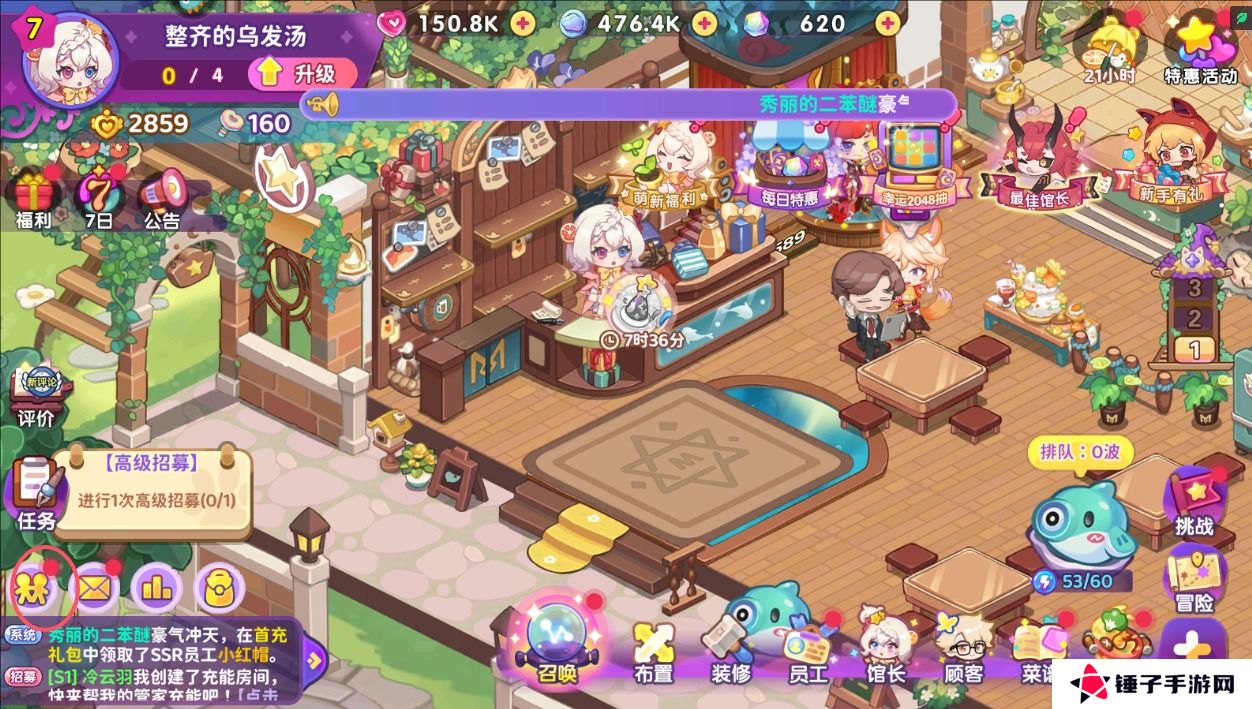
Task: Open the 员工 staff menu
Action: click(x=808, y=650)
